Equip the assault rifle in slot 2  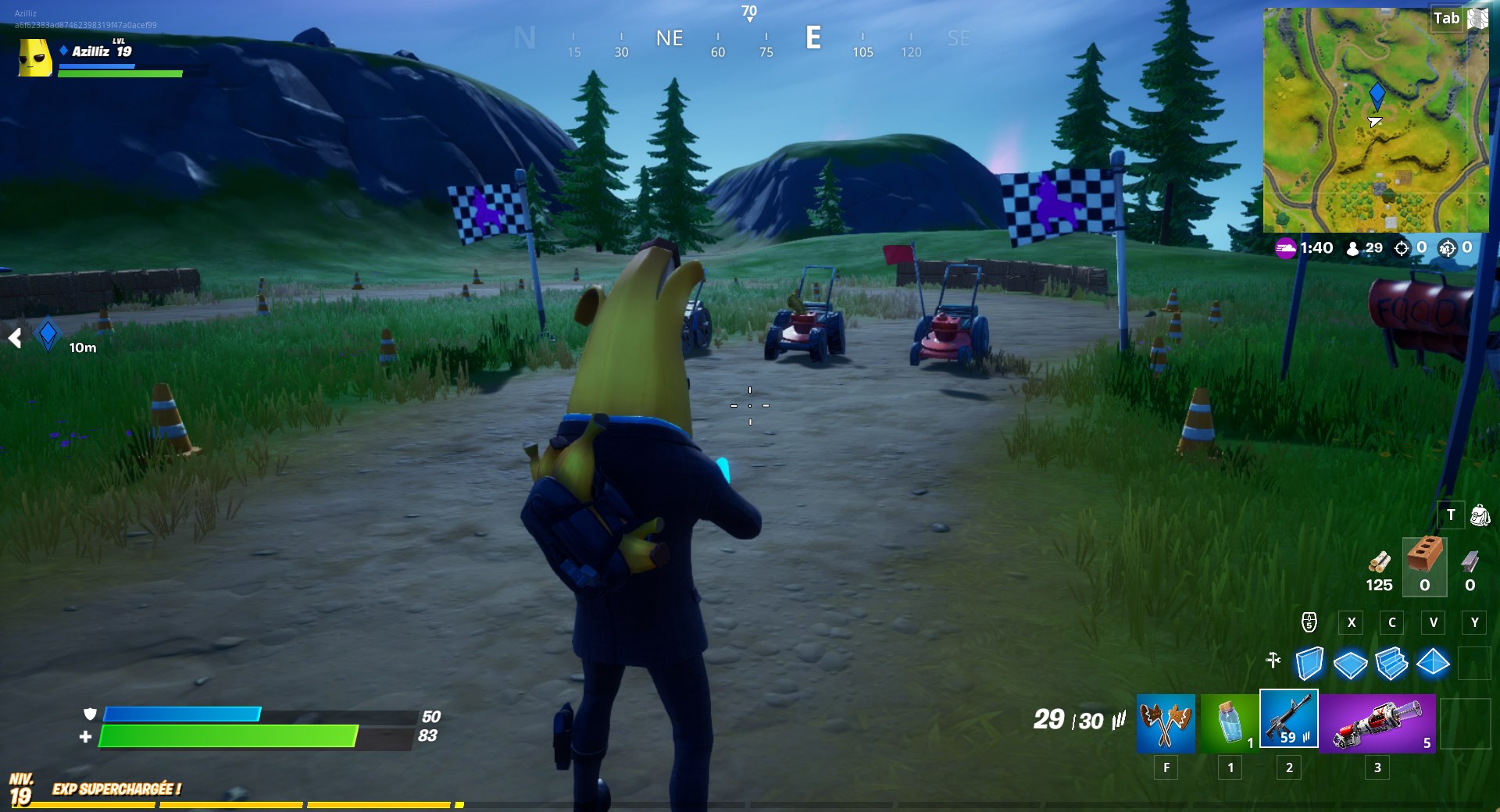(x=1289, y=724)
